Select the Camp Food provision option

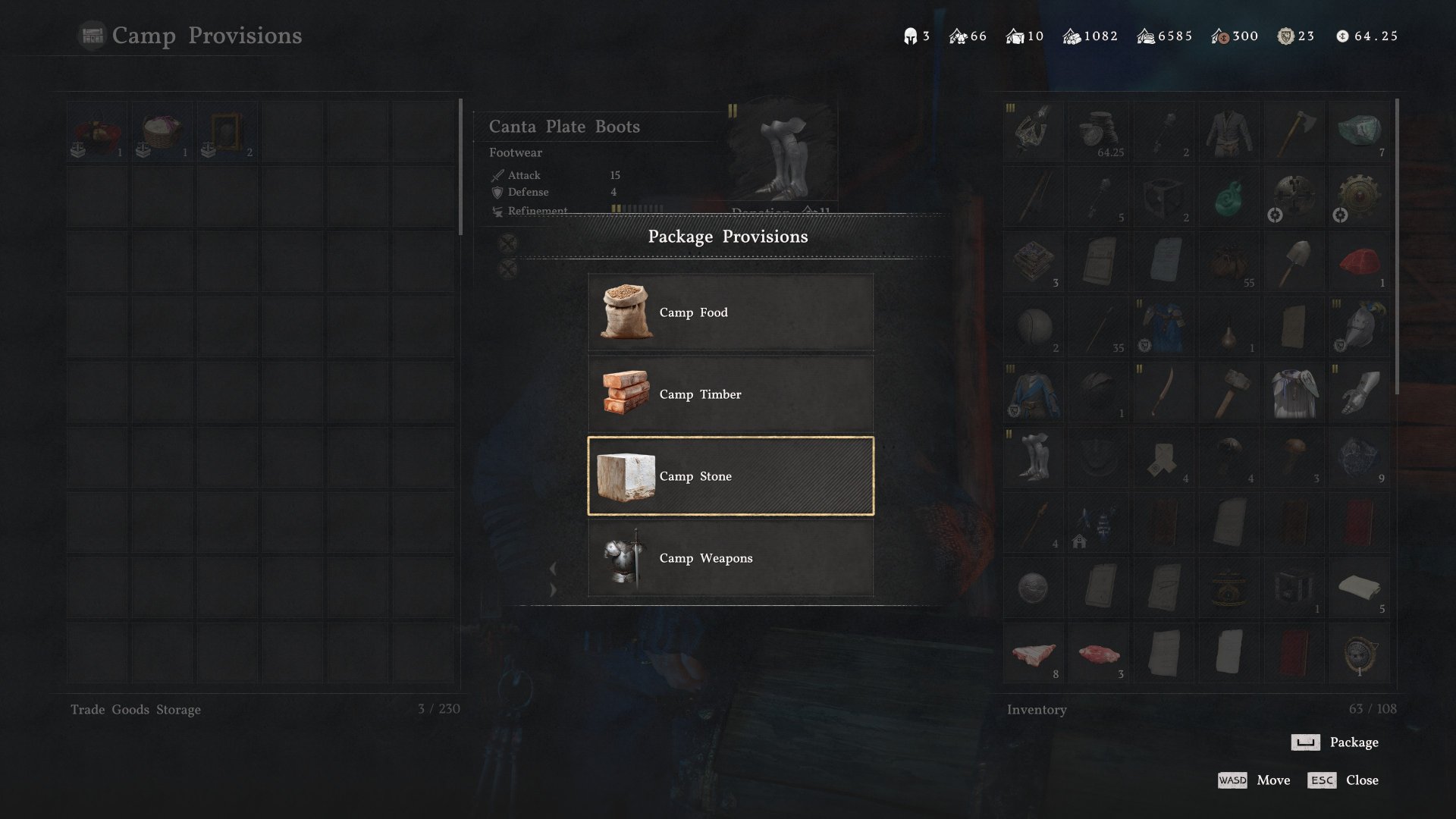click(x=730, y=312)
